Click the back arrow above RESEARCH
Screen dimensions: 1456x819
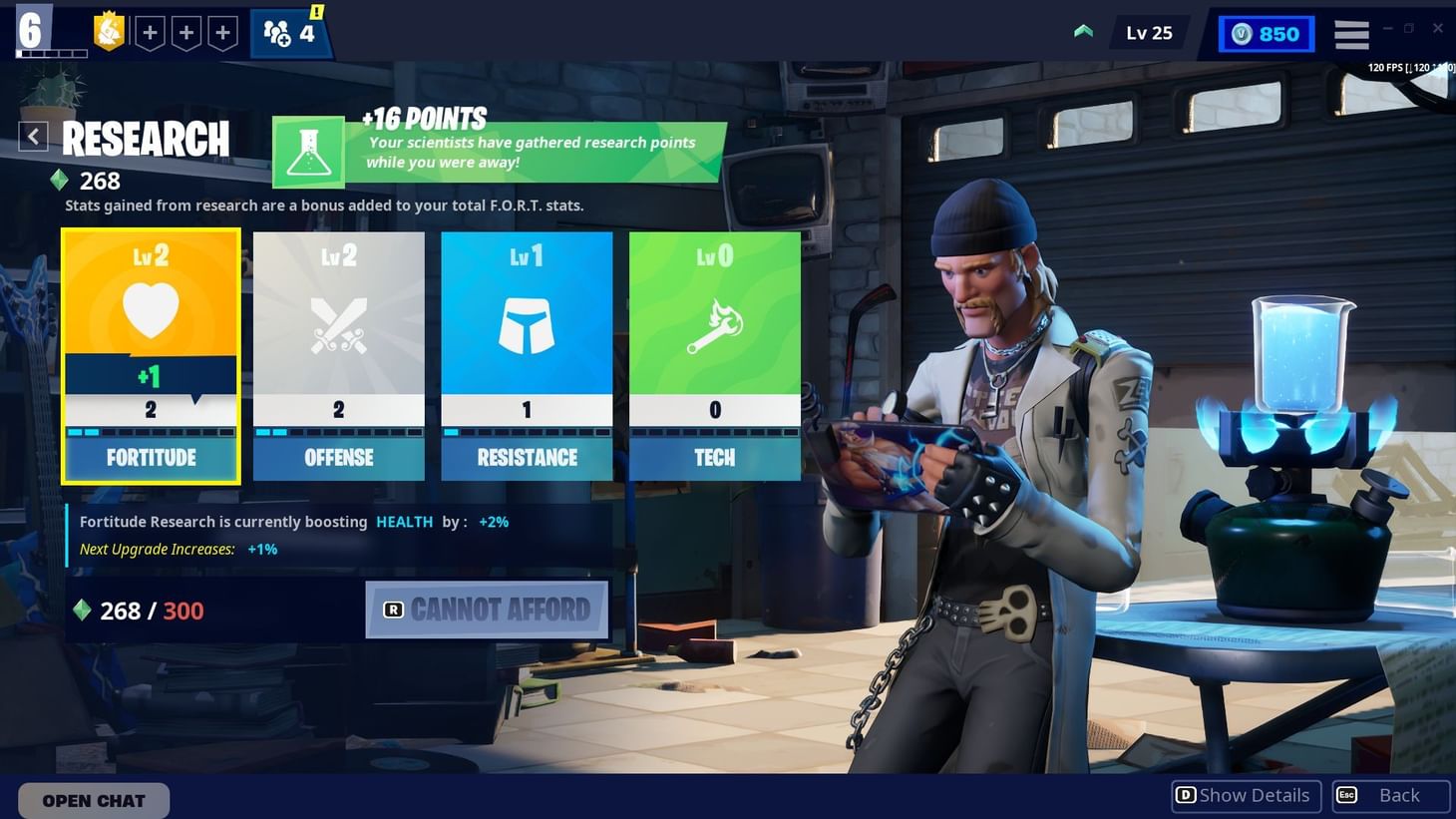click(33, 136)
